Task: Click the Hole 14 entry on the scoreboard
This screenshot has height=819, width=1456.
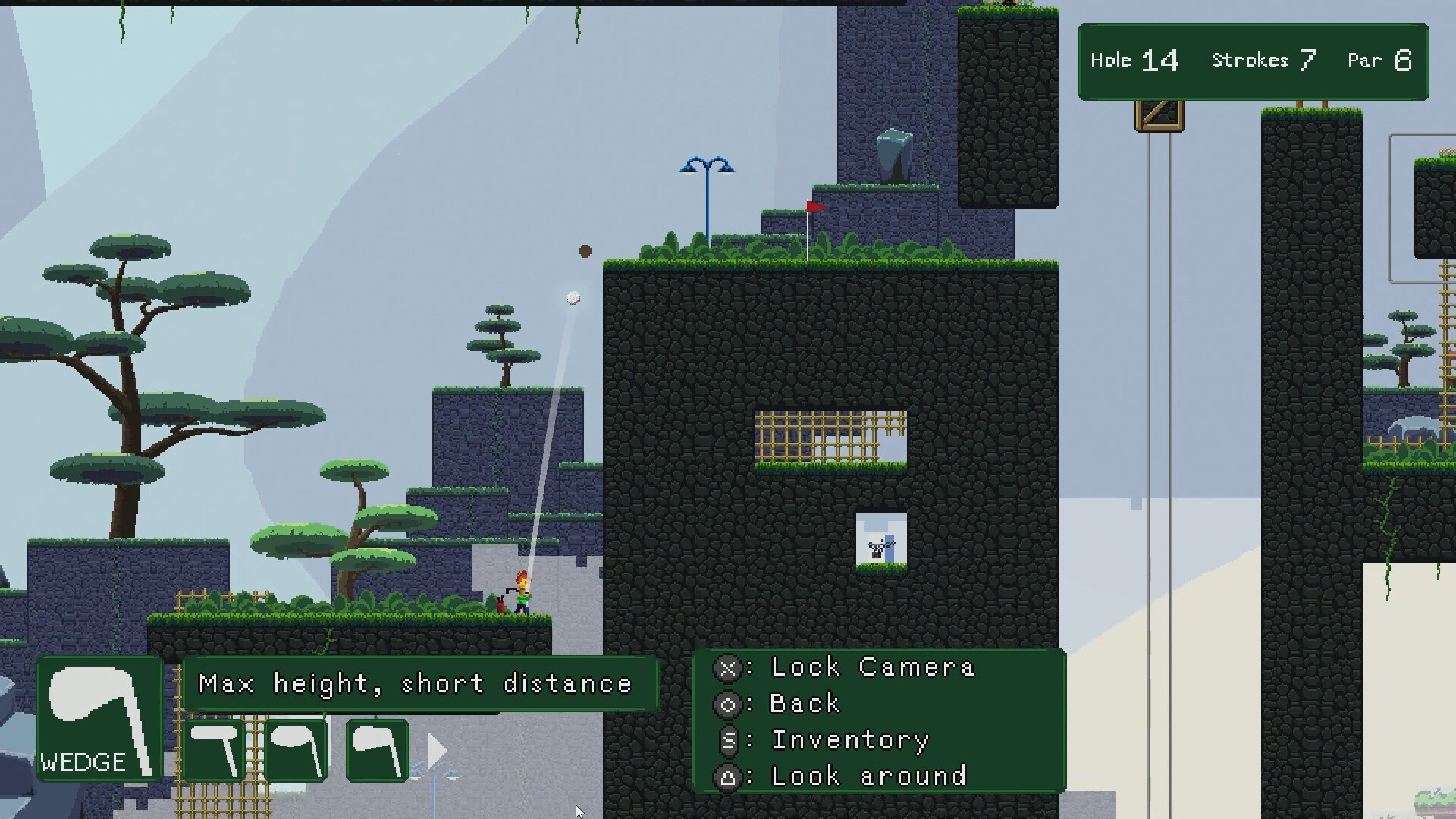Action: pos(1134,60)
